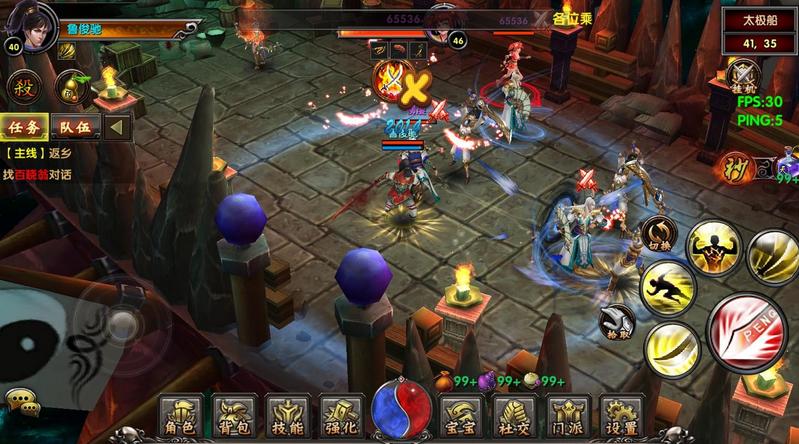Activate the 切换 switch button

[659, 233]
